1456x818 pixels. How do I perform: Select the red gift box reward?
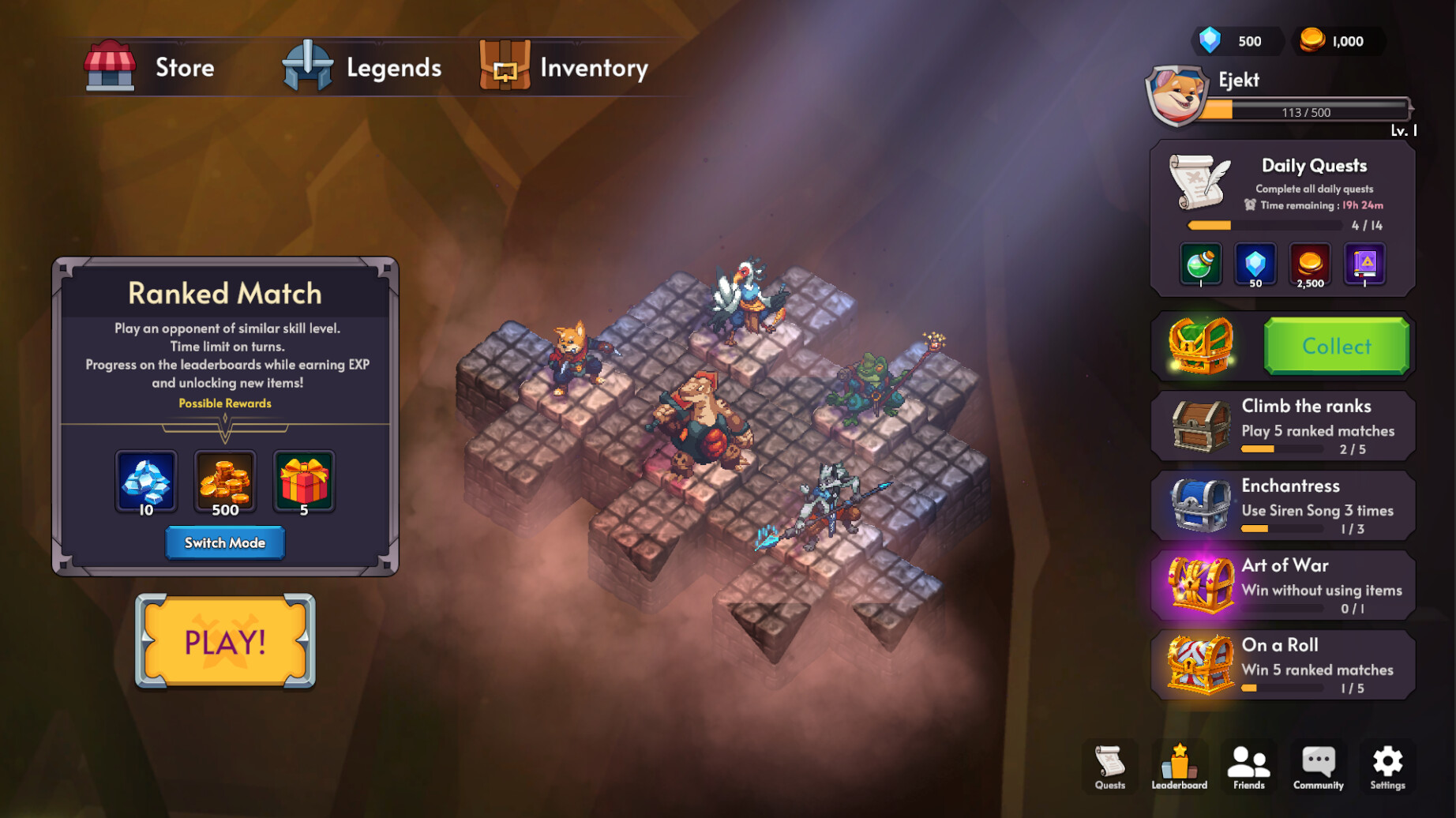[x=304, y=482]
